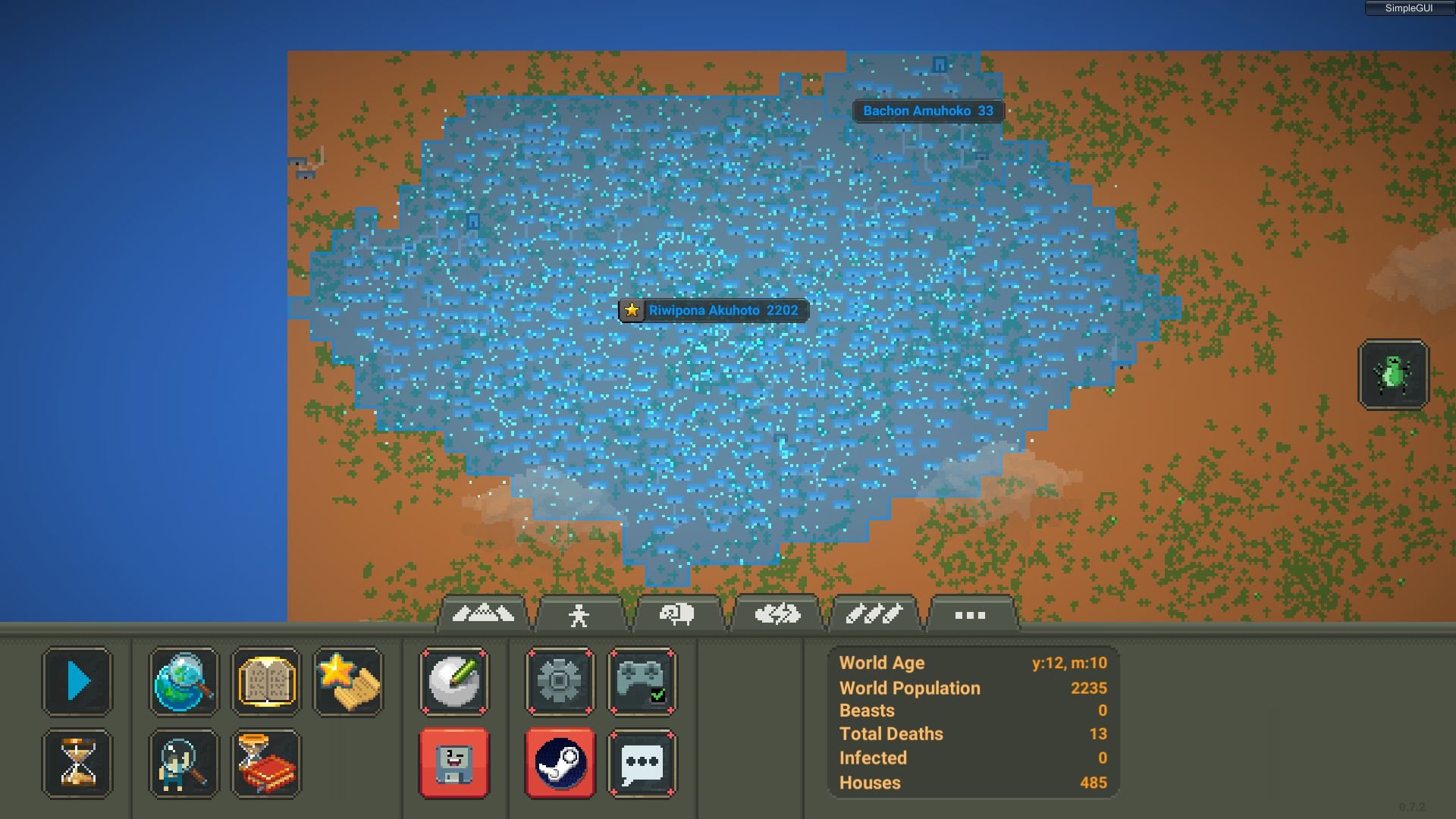Viewport: 1456px width, 819px height.
Task: Open the feedback chat bubble icon
Action: pos(642,764)
